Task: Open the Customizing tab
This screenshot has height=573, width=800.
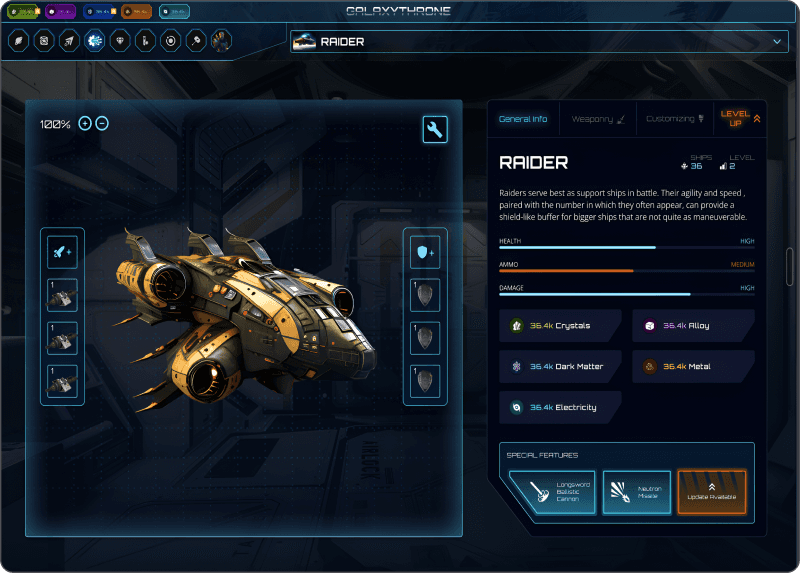Action: click(x=674, y=119)
